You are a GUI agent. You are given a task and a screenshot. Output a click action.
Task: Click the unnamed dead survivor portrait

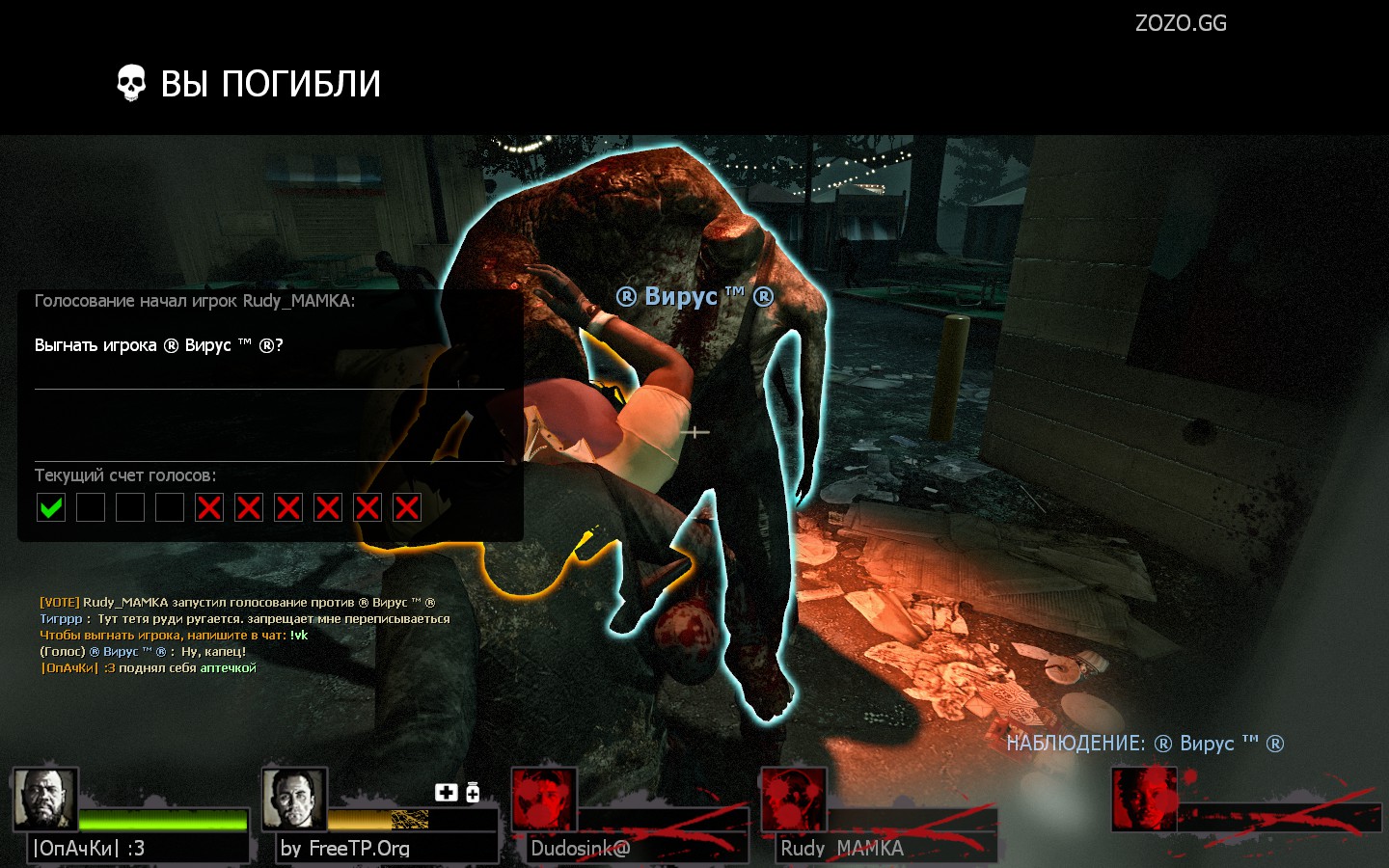pos(1144,800)
